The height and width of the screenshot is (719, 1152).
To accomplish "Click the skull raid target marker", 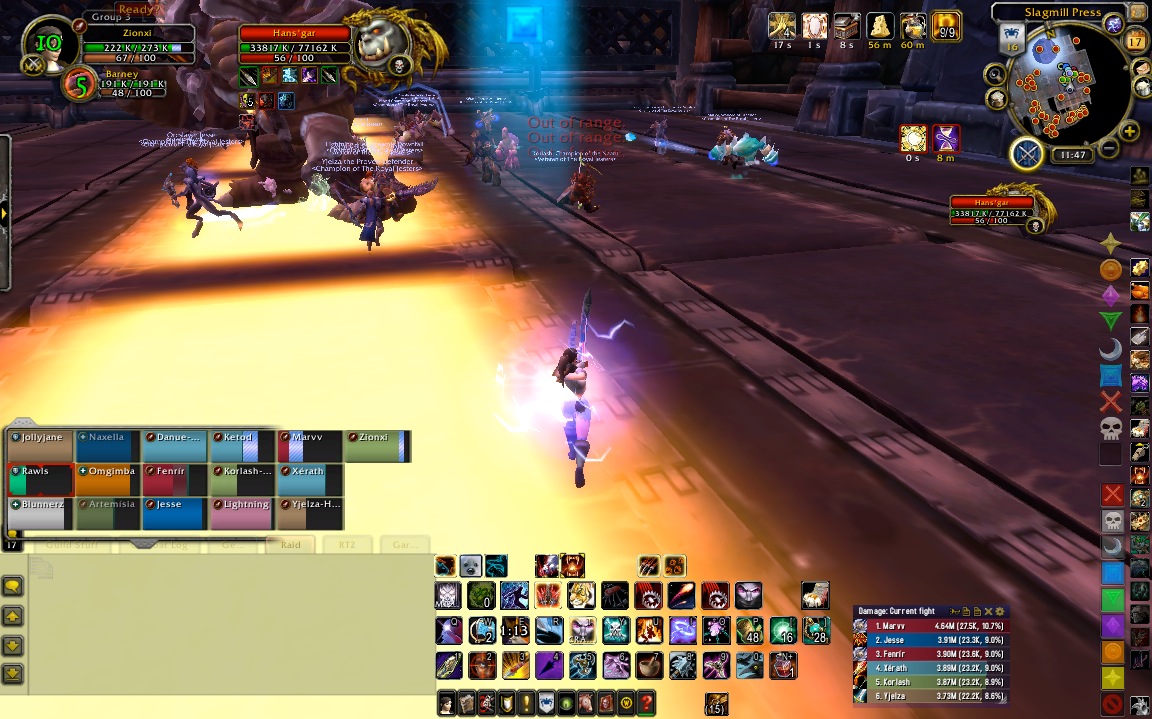I will coord(1111,429).
